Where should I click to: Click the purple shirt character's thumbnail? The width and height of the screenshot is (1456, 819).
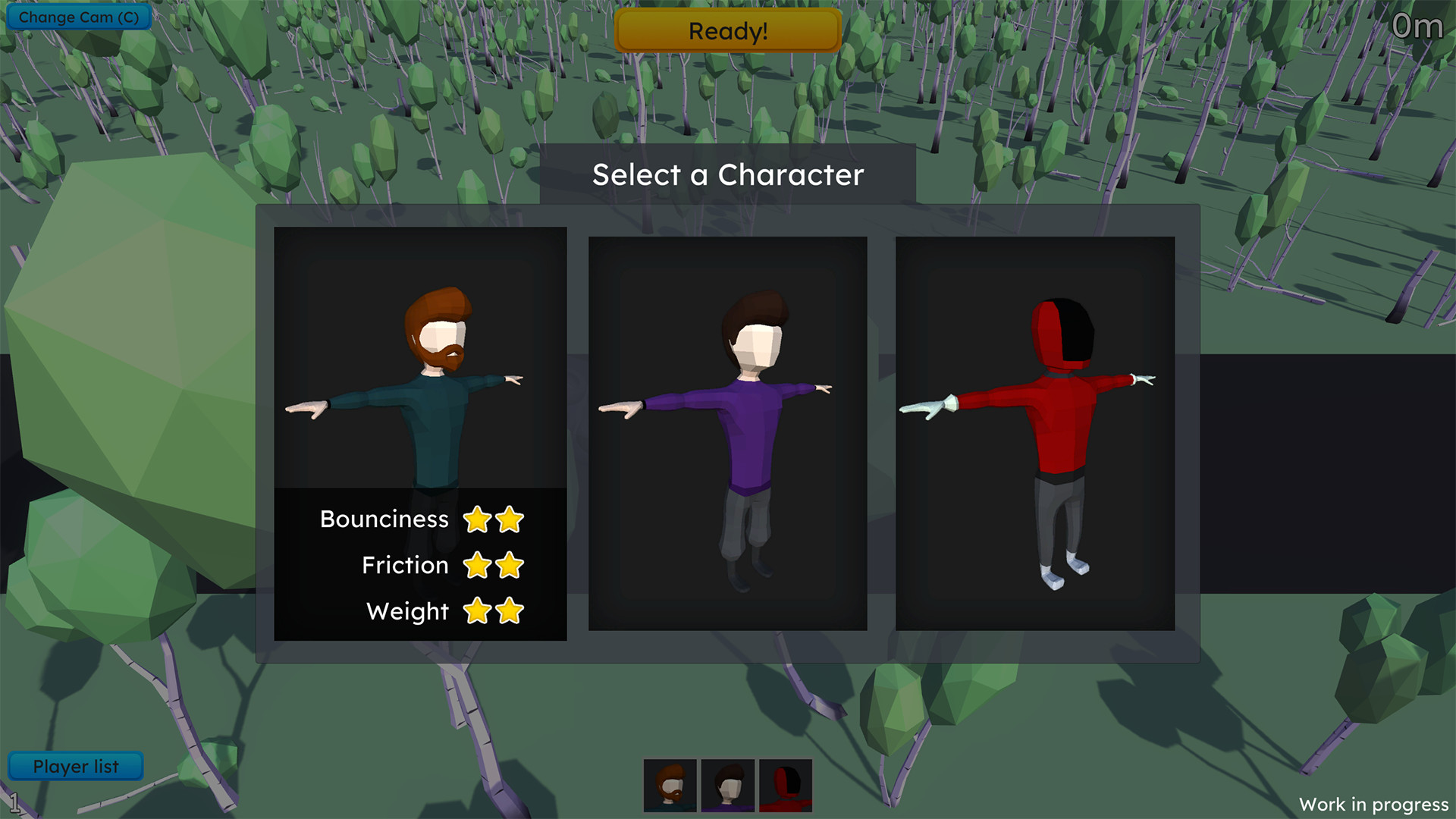[x=727, y=785]
